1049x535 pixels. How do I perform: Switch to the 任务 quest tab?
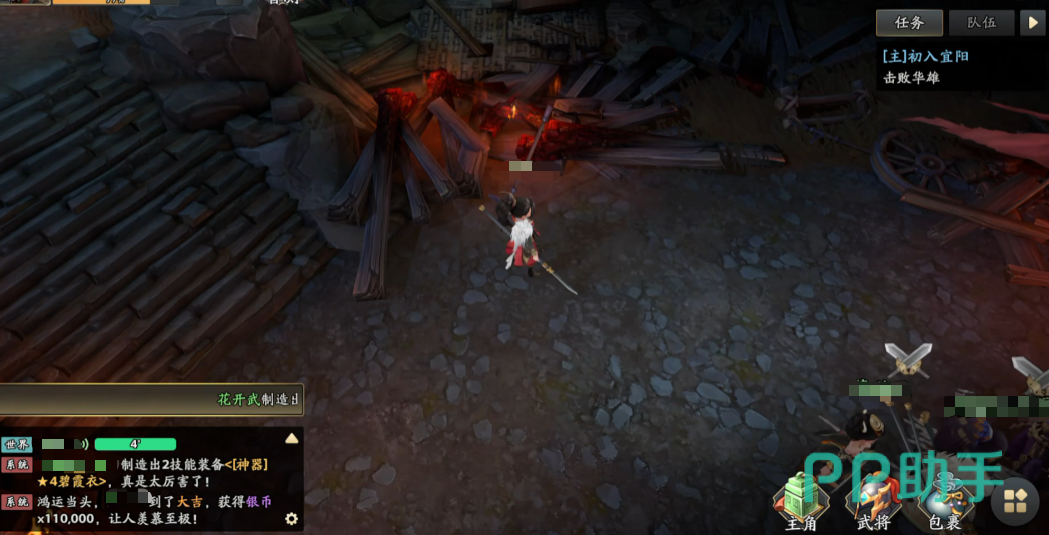tap(909, 23)
